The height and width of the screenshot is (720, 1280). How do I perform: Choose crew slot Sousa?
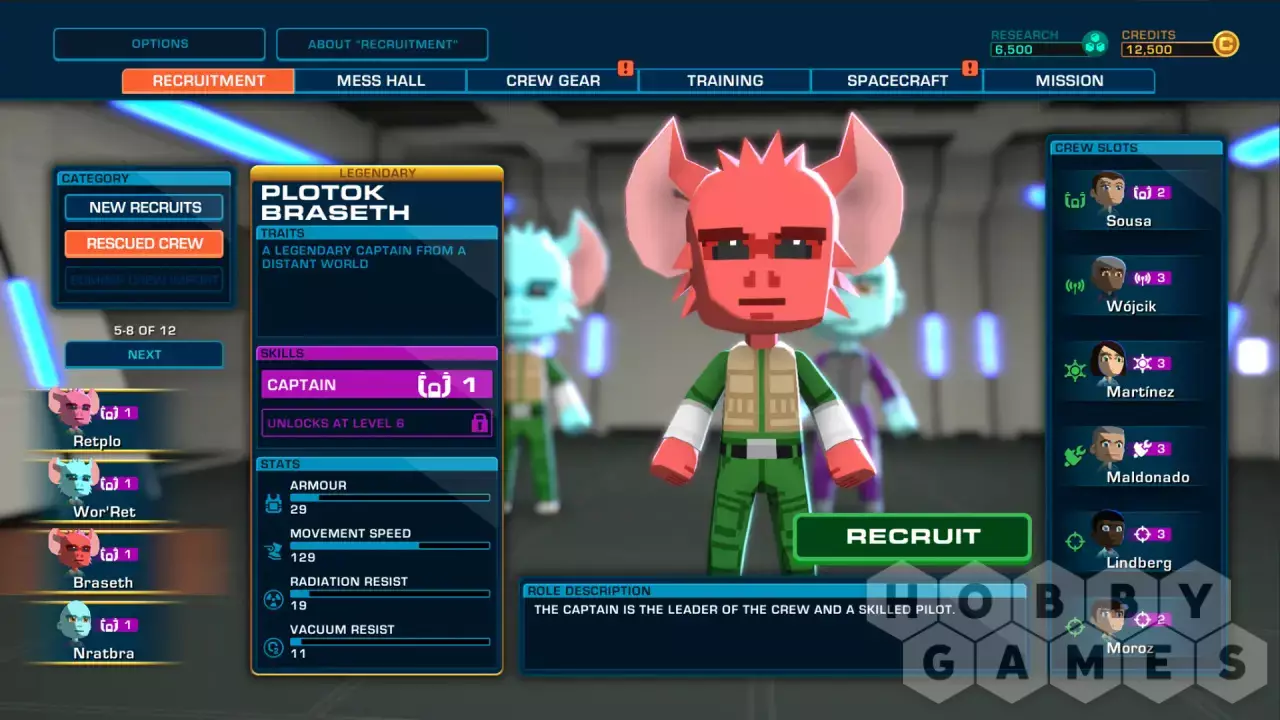(x=1128, y=200)
